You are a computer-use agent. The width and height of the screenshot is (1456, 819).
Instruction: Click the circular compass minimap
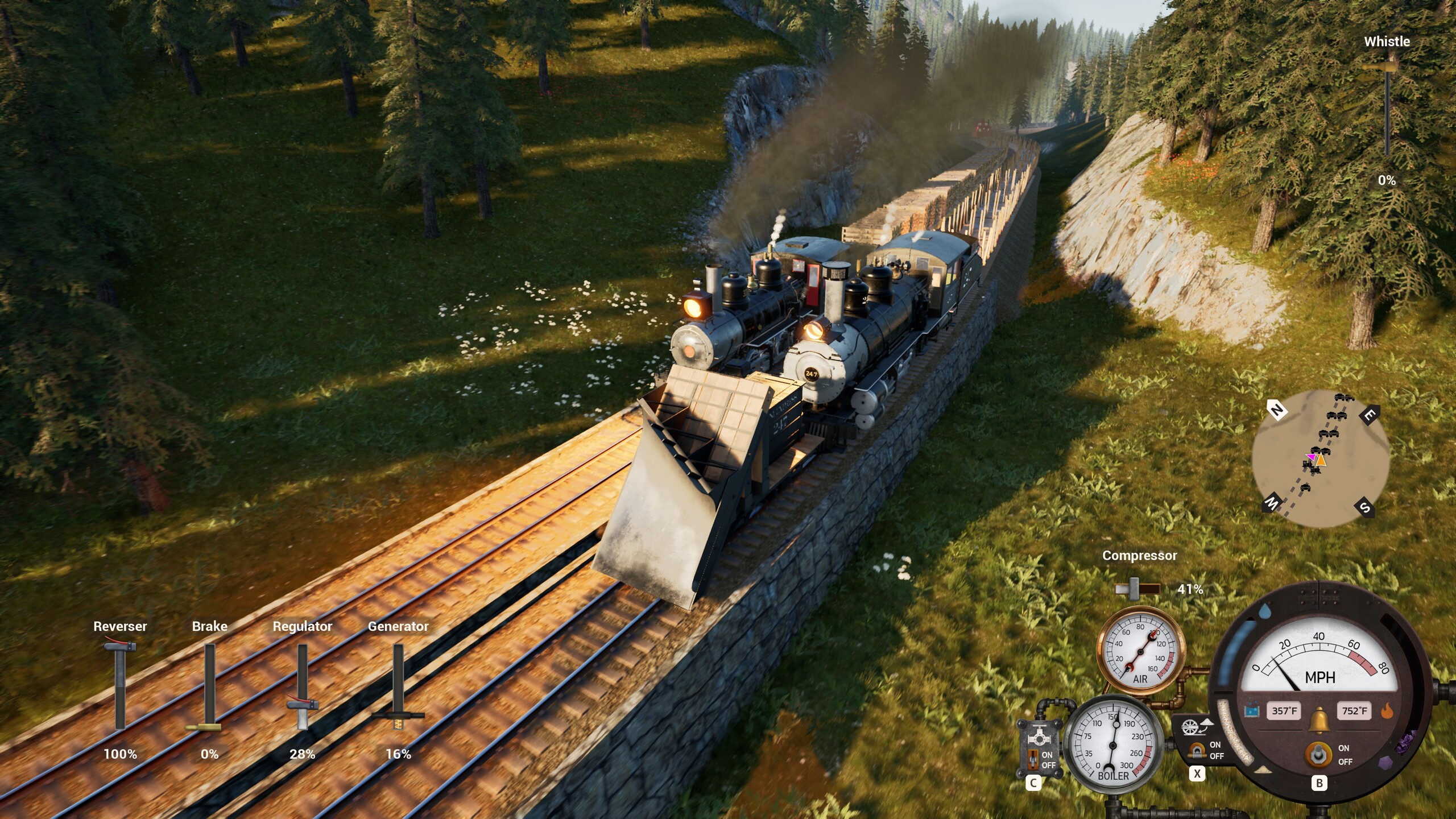click(x=1321, y=459)
